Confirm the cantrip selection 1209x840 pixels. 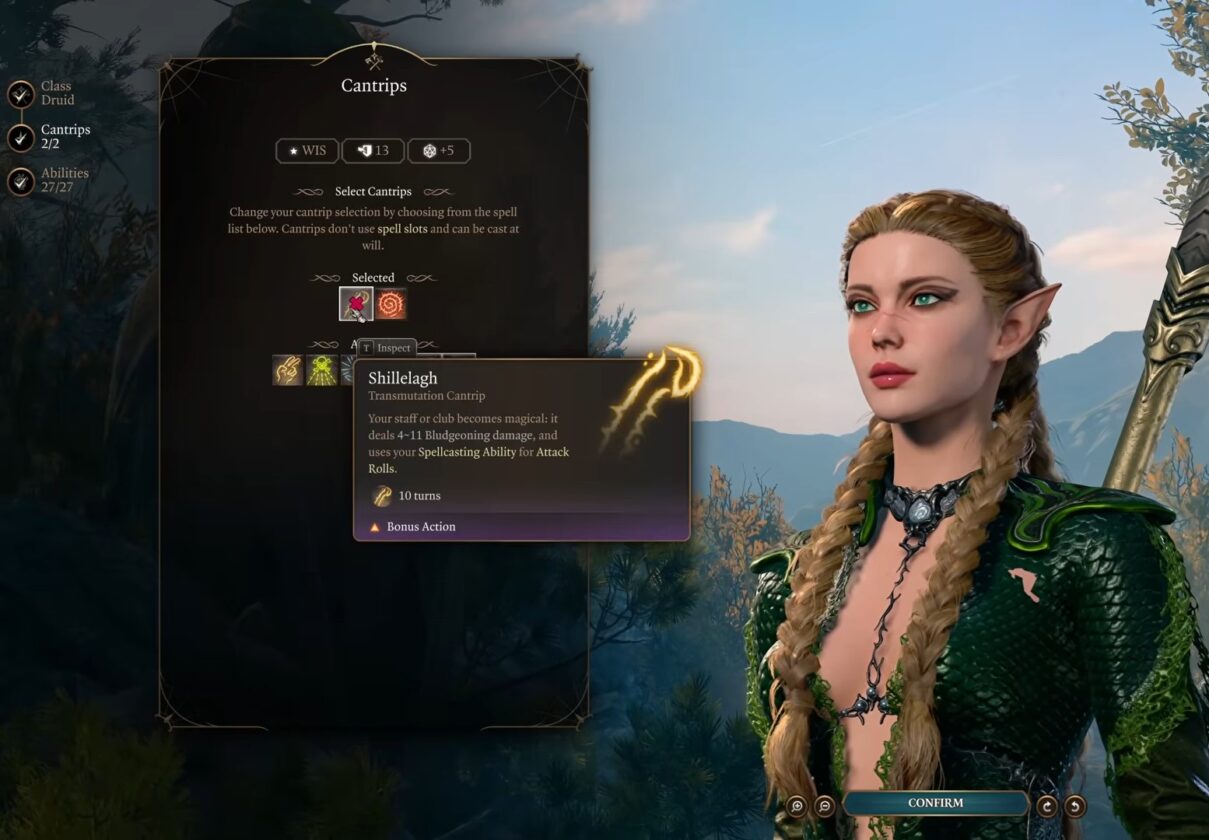(935, 803)
